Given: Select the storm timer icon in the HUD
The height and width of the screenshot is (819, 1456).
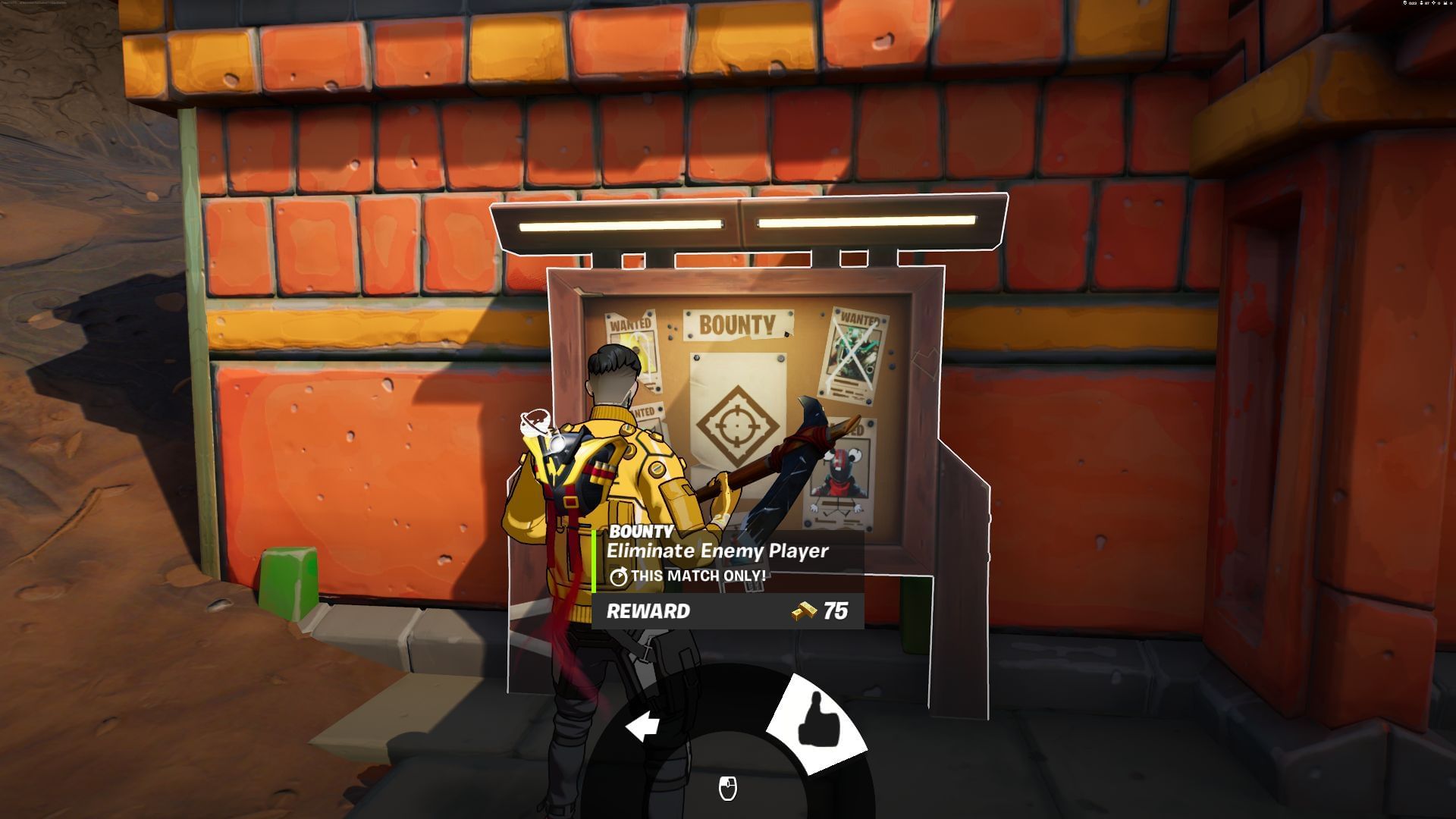Looking at the screenshot, I should click(1405, 3).
